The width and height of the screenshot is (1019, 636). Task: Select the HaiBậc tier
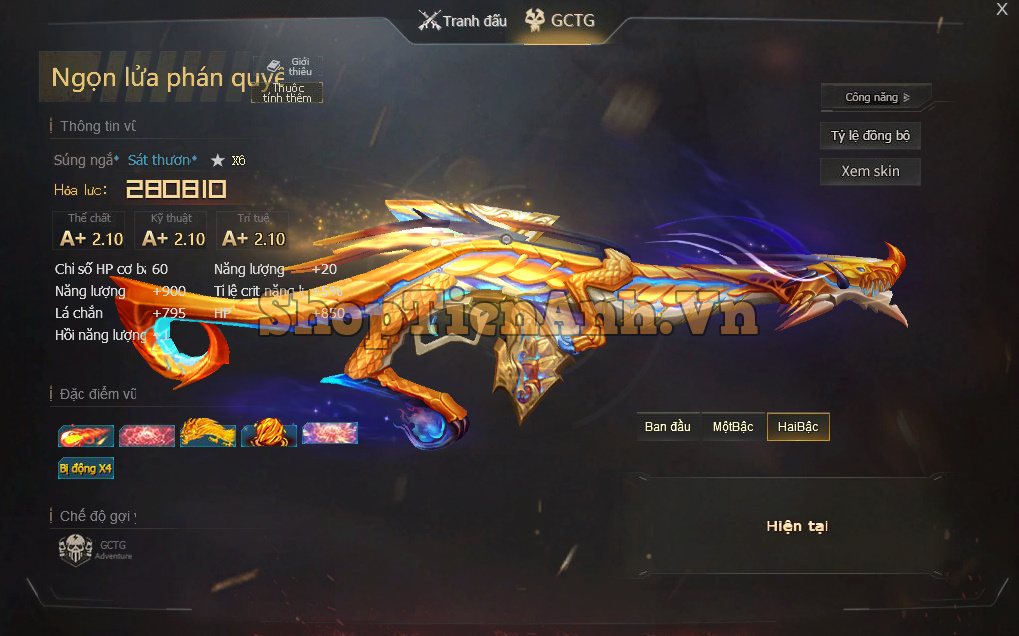[x=798, y=427]
